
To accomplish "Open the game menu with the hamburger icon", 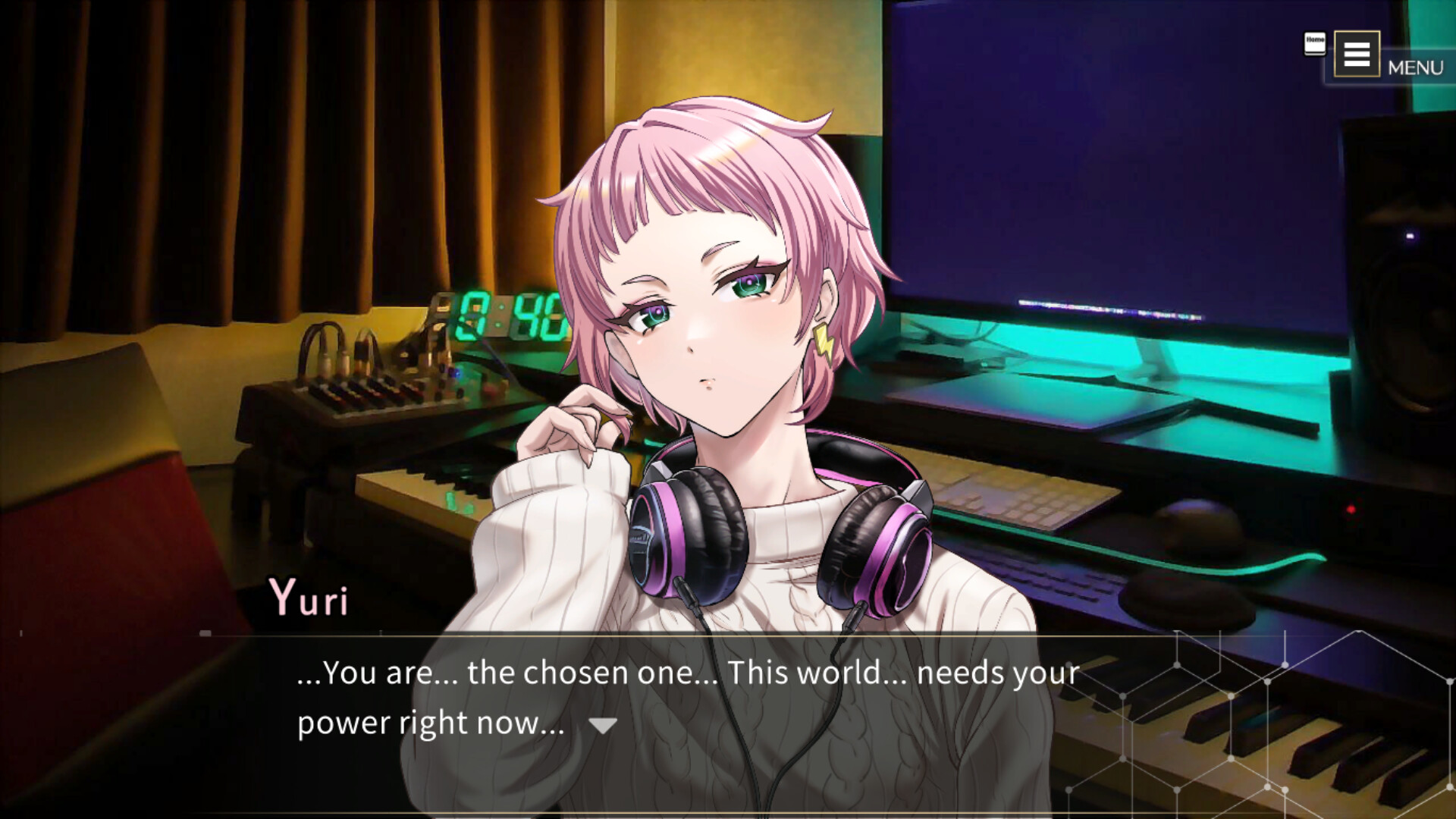I will click(x=1358, y=54).
